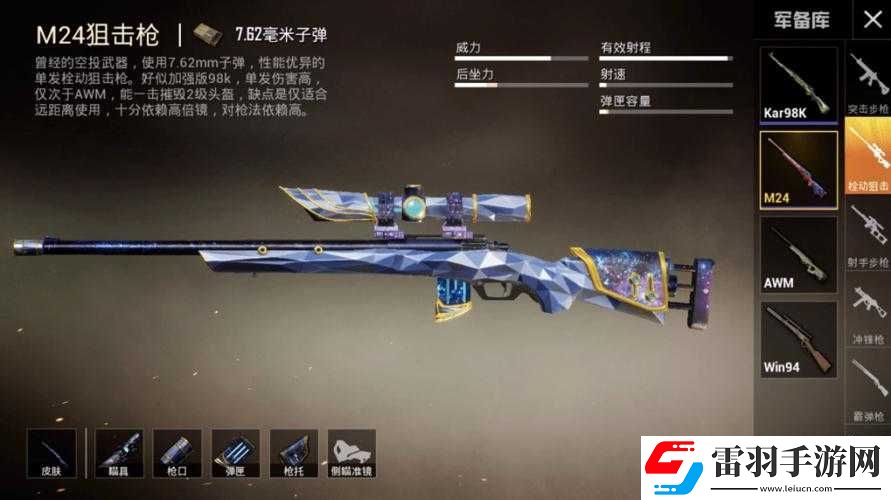Choose the AWM in the weapon list
Screen dimensions: 891x500
point(798,254)
